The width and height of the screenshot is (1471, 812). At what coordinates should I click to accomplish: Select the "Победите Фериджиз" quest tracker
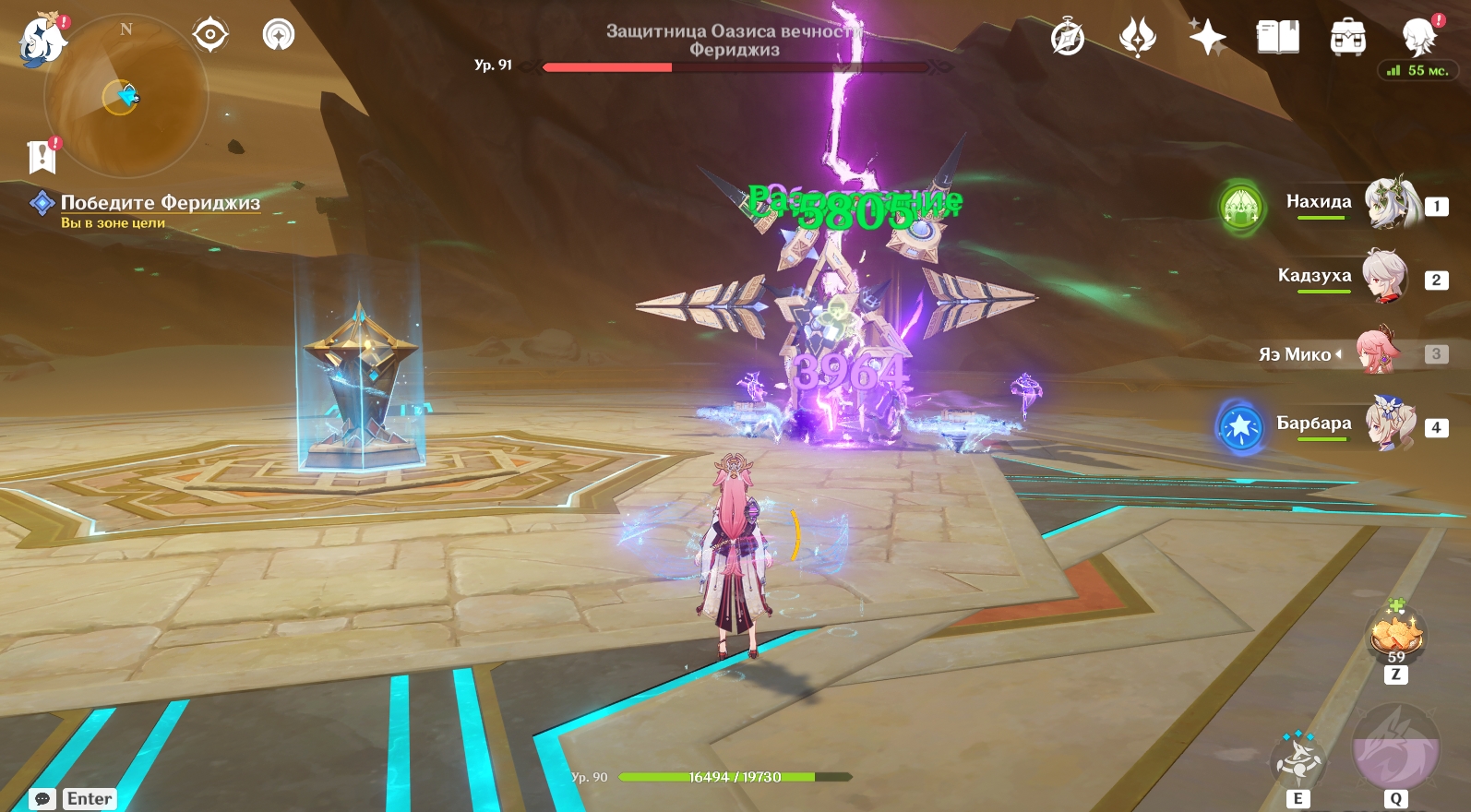(160, 203)
